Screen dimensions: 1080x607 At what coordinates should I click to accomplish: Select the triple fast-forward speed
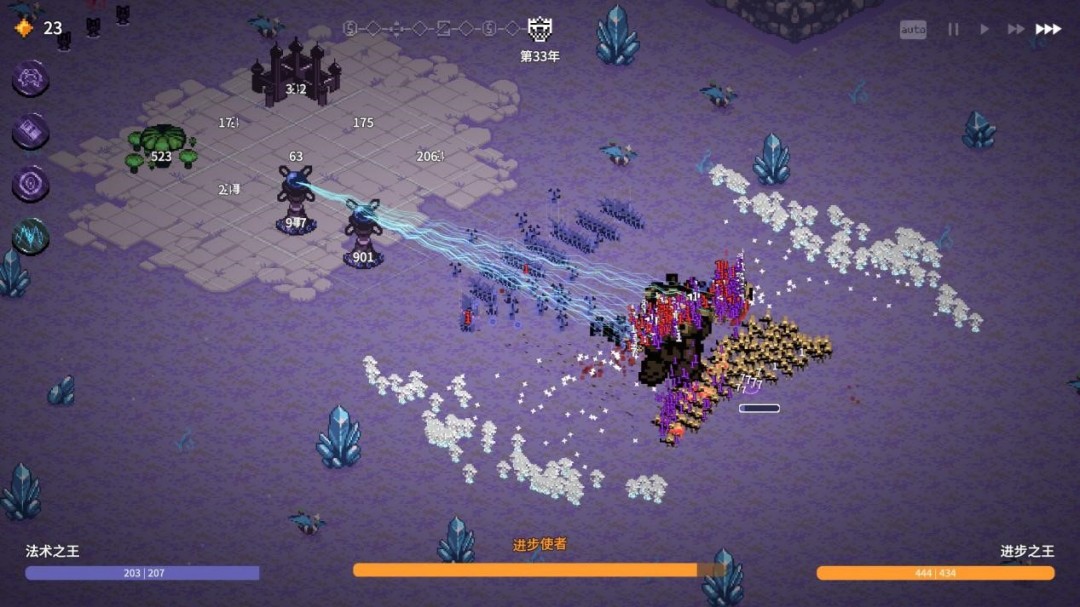(x=1048, y=30)
